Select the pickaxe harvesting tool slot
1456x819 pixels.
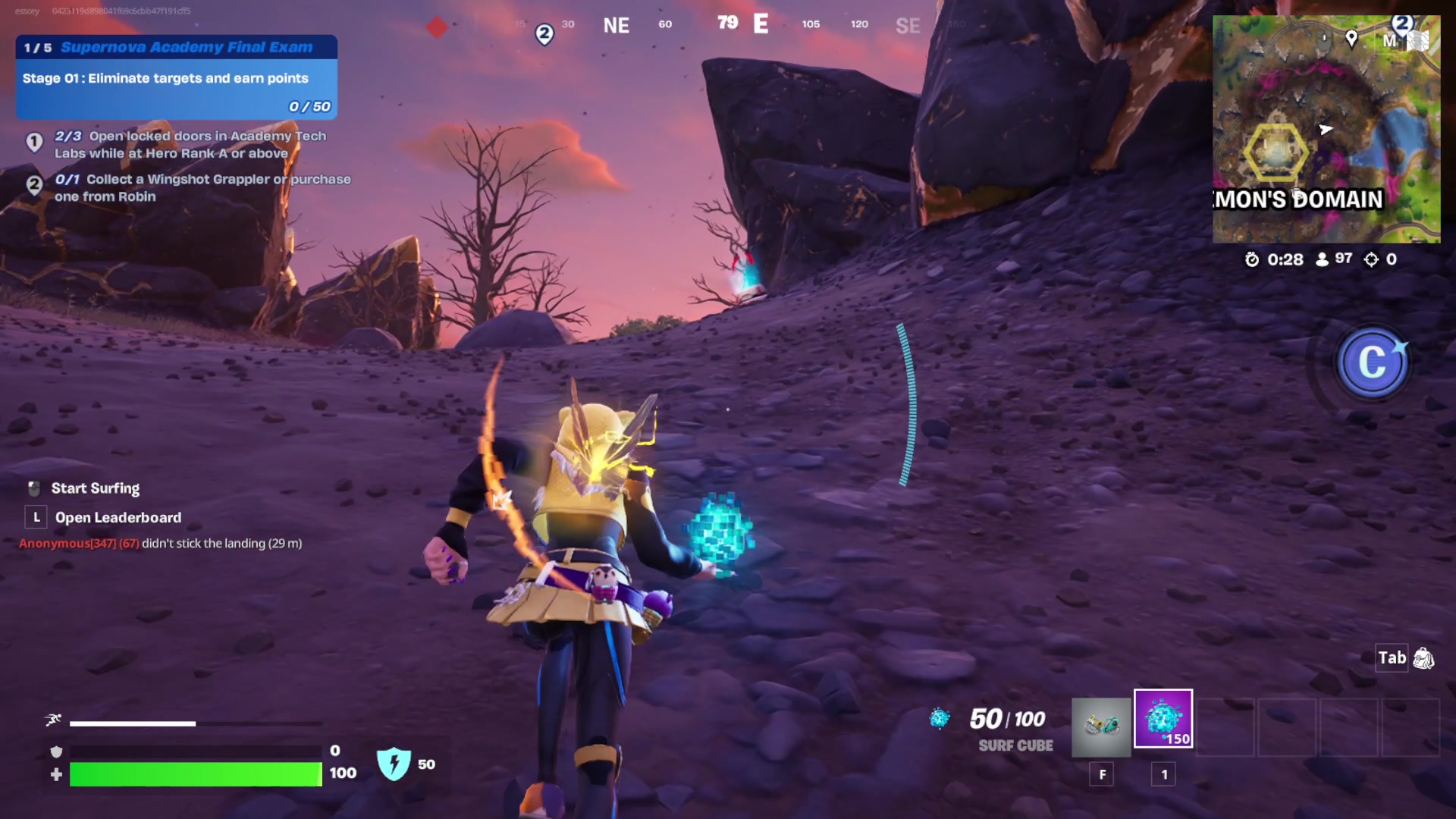click(1101, 727)
